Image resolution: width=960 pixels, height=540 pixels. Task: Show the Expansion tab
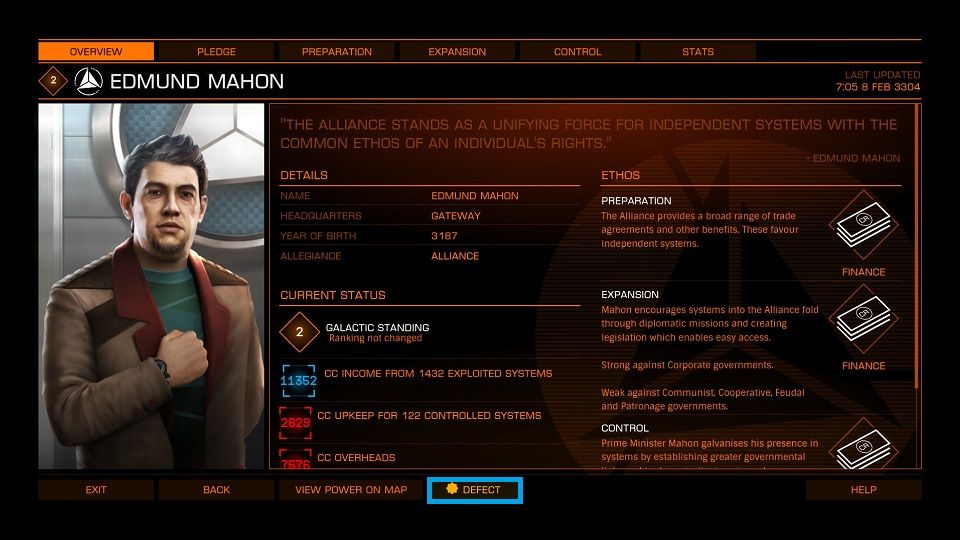click(x=457, y=51)
